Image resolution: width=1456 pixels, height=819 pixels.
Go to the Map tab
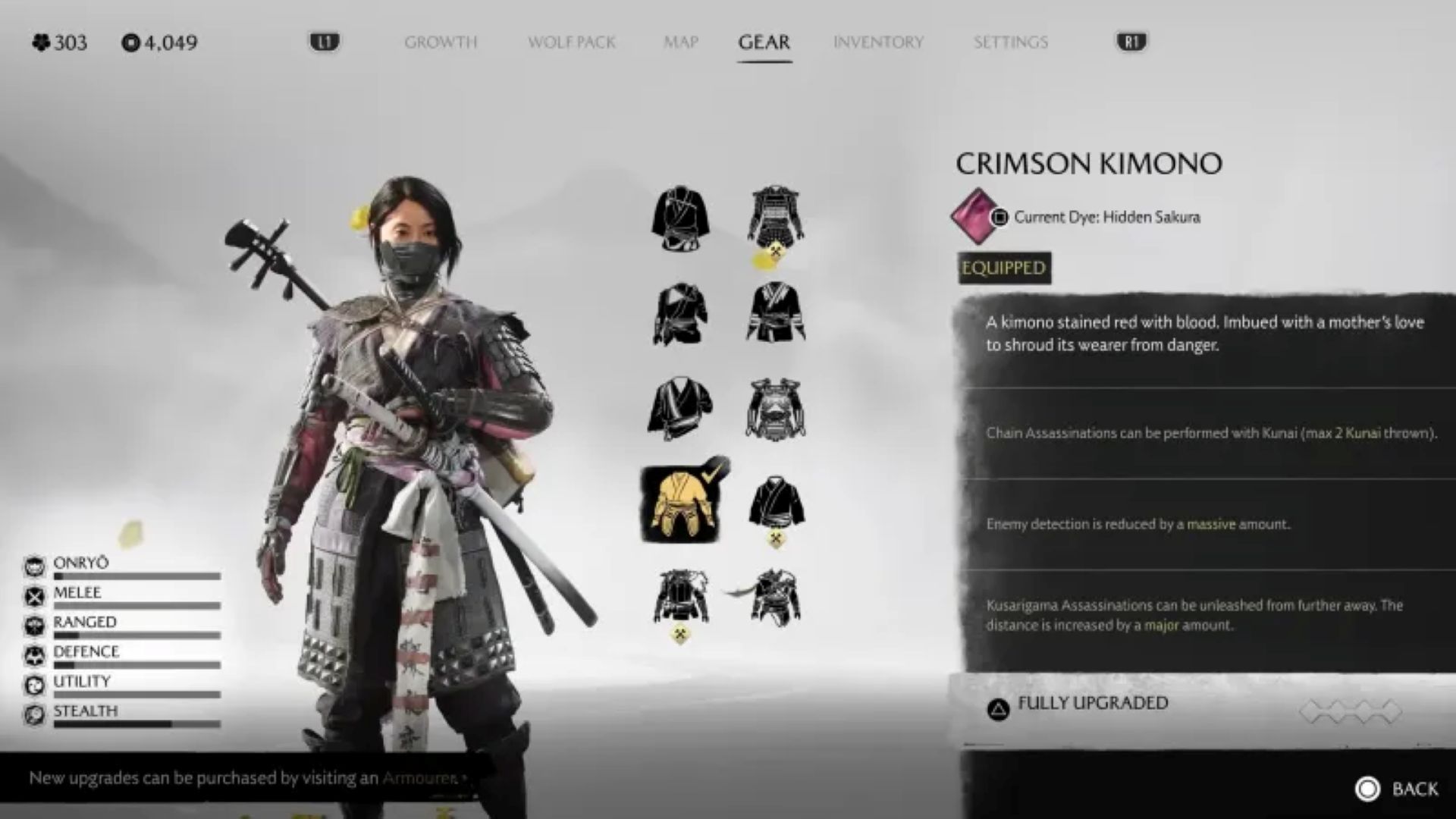[680, 42]
